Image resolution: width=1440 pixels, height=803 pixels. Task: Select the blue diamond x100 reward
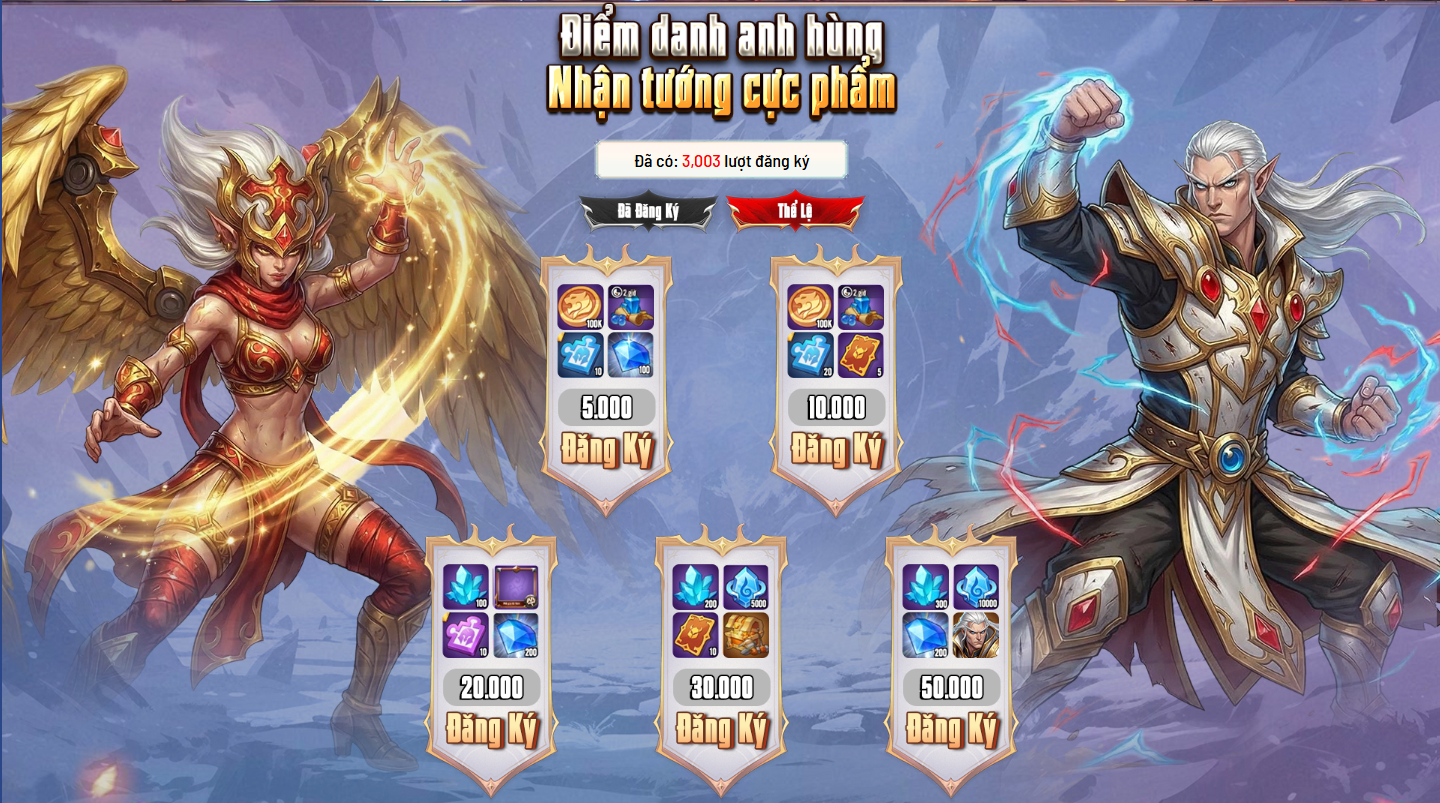click(631, 355)
